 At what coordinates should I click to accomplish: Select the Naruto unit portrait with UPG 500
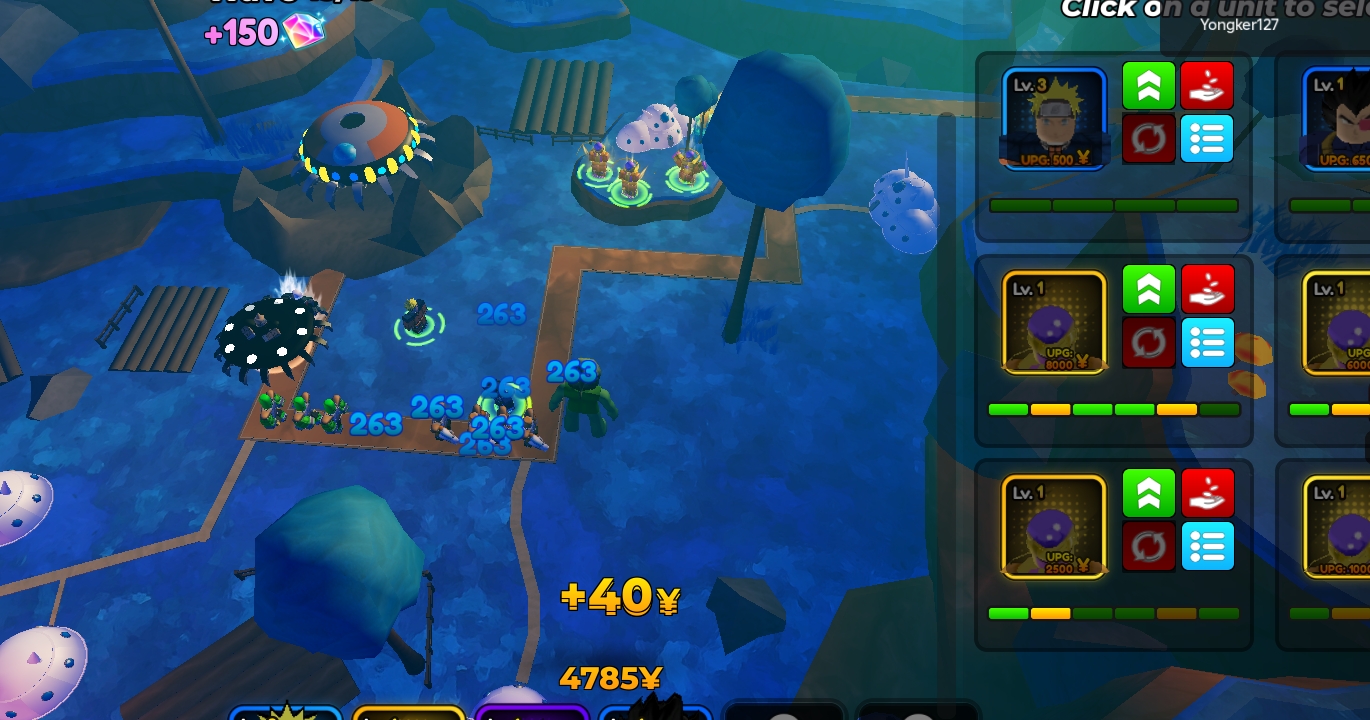coord(1054,118)
